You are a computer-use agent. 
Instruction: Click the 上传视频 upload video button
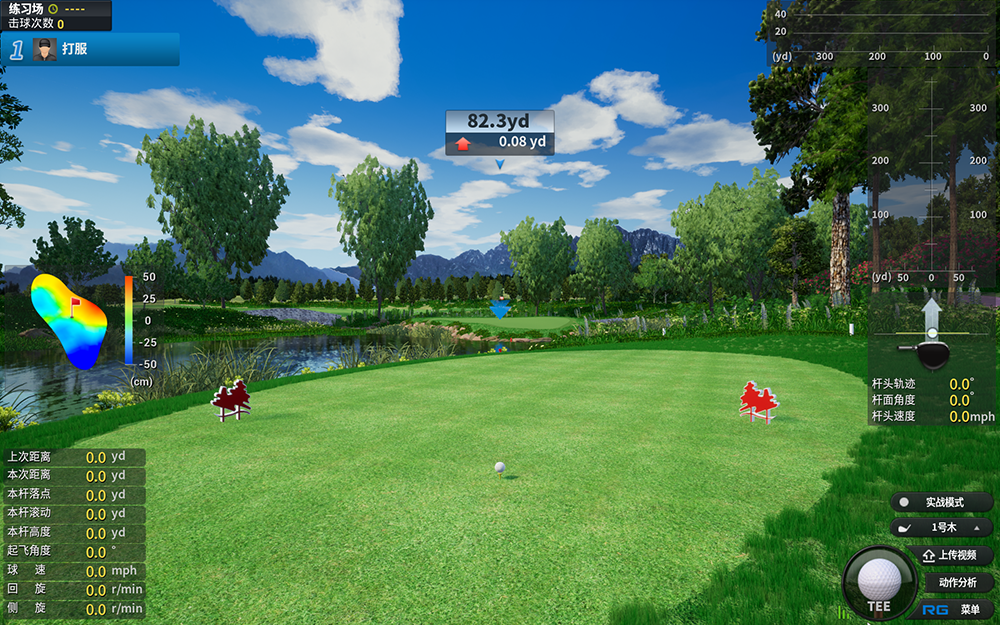click(x=950, y=555)
